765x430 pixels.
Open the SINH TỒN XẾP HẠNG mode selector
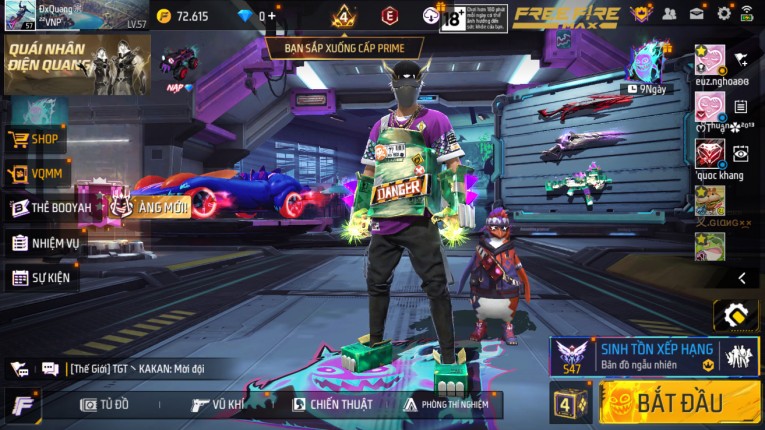(x=654, y=356)
